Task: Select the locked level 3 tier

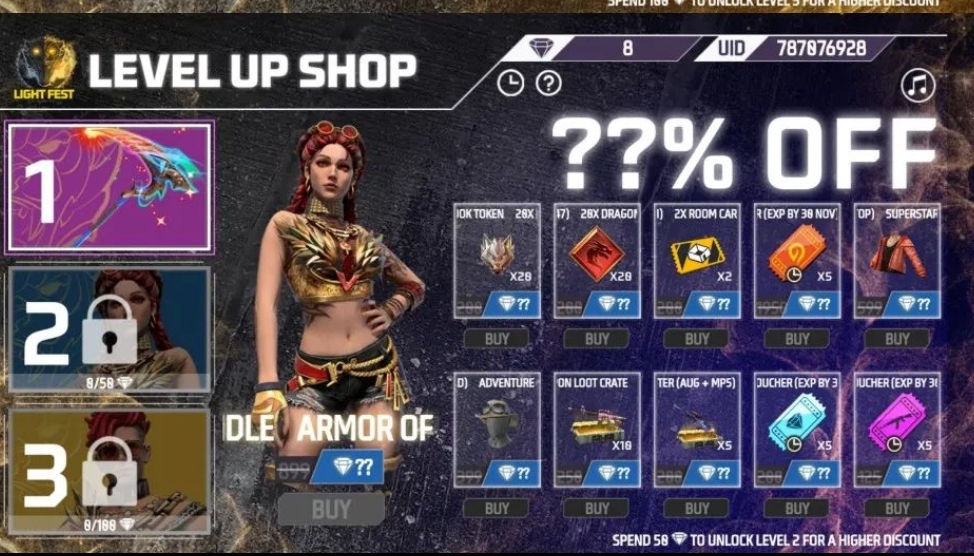Action: [x=110, y=470]
